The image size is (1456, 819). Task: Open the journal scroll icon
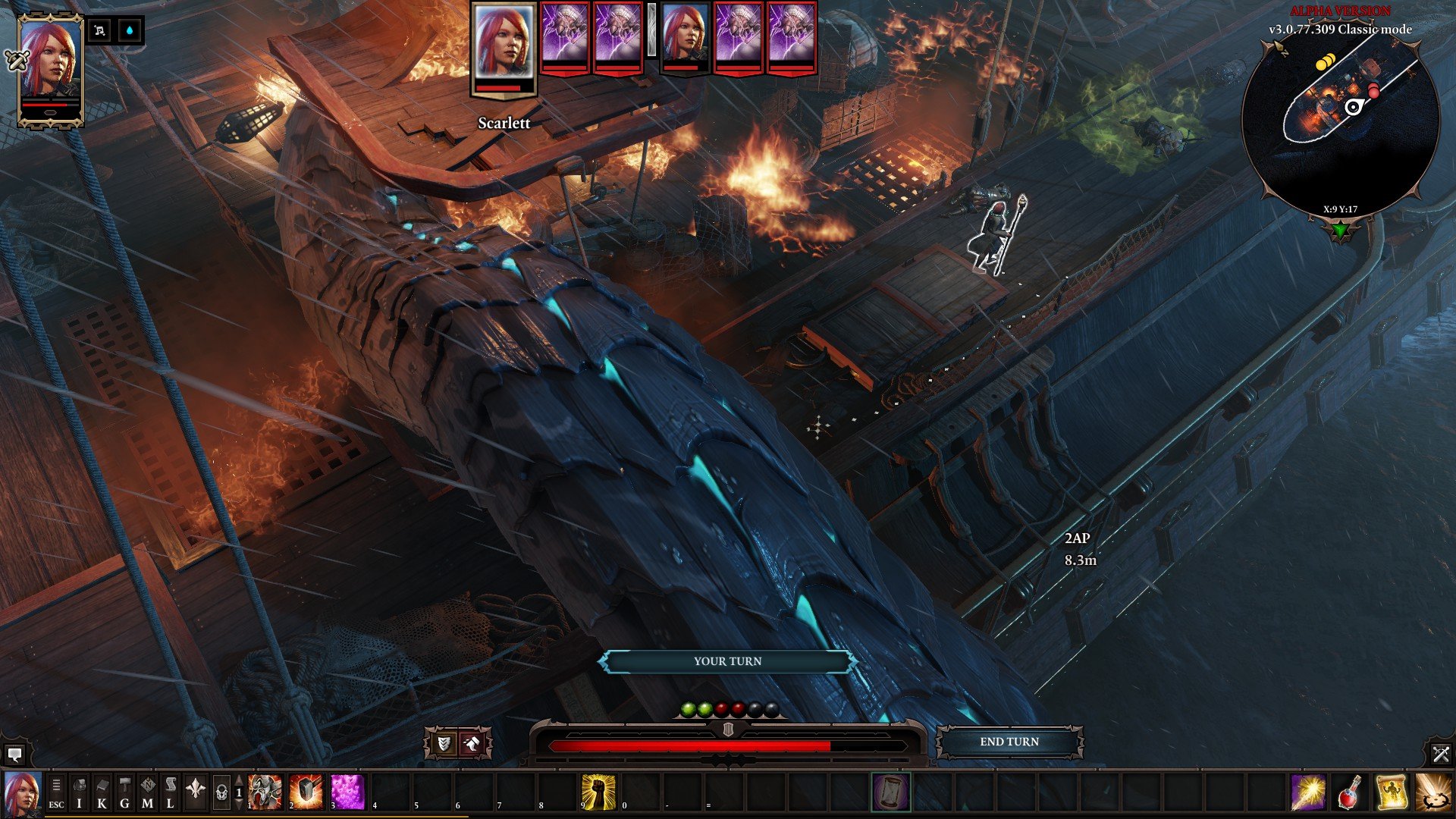tap(170, 793)
